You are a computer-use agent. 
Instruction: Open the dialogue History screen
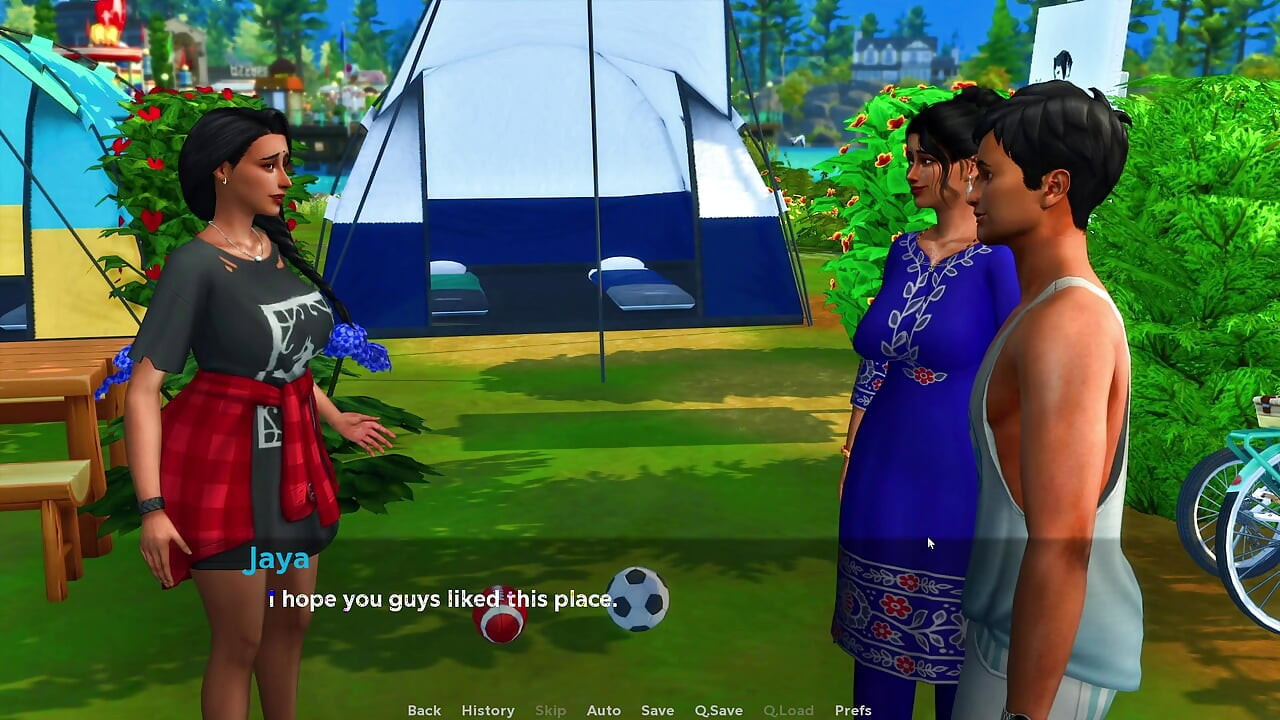point(488,710)
